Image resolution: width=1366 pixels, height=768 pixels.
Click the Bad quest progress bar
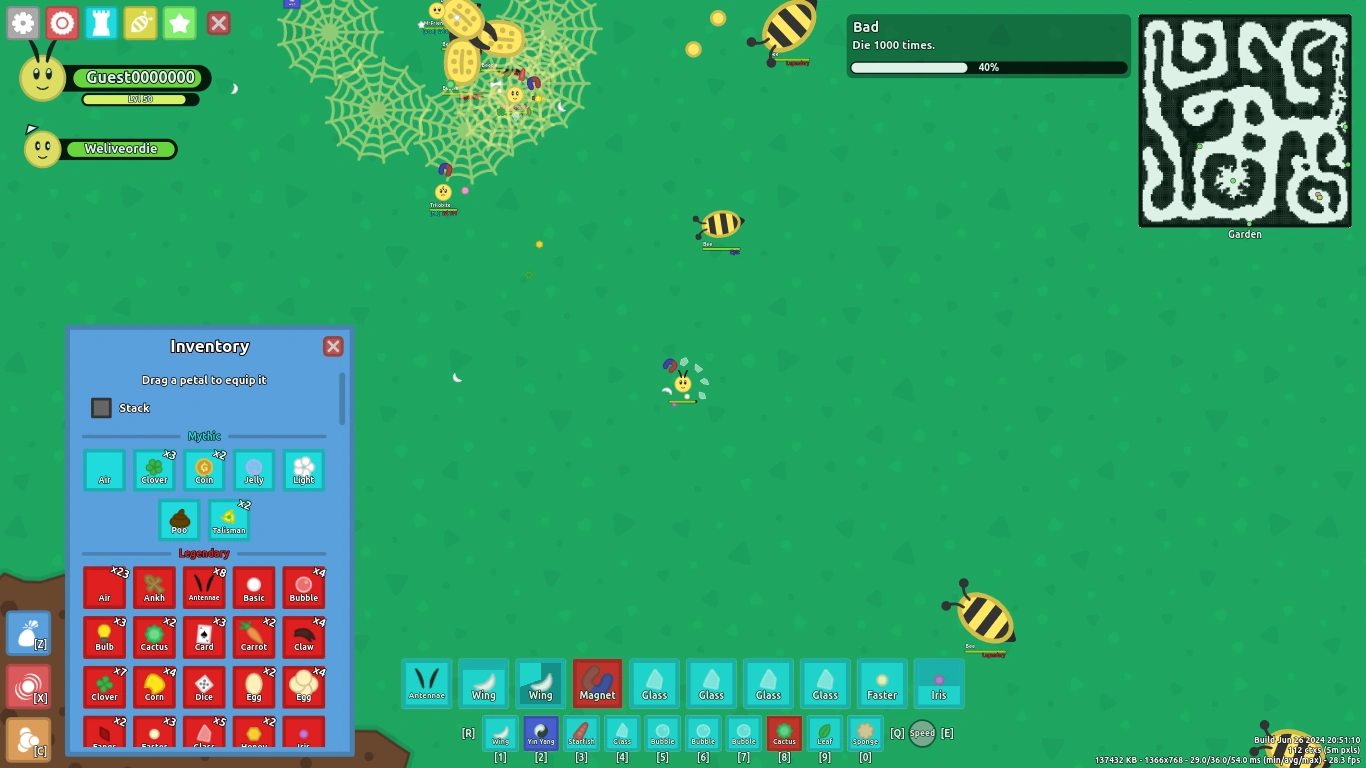[x=988, y=67]
